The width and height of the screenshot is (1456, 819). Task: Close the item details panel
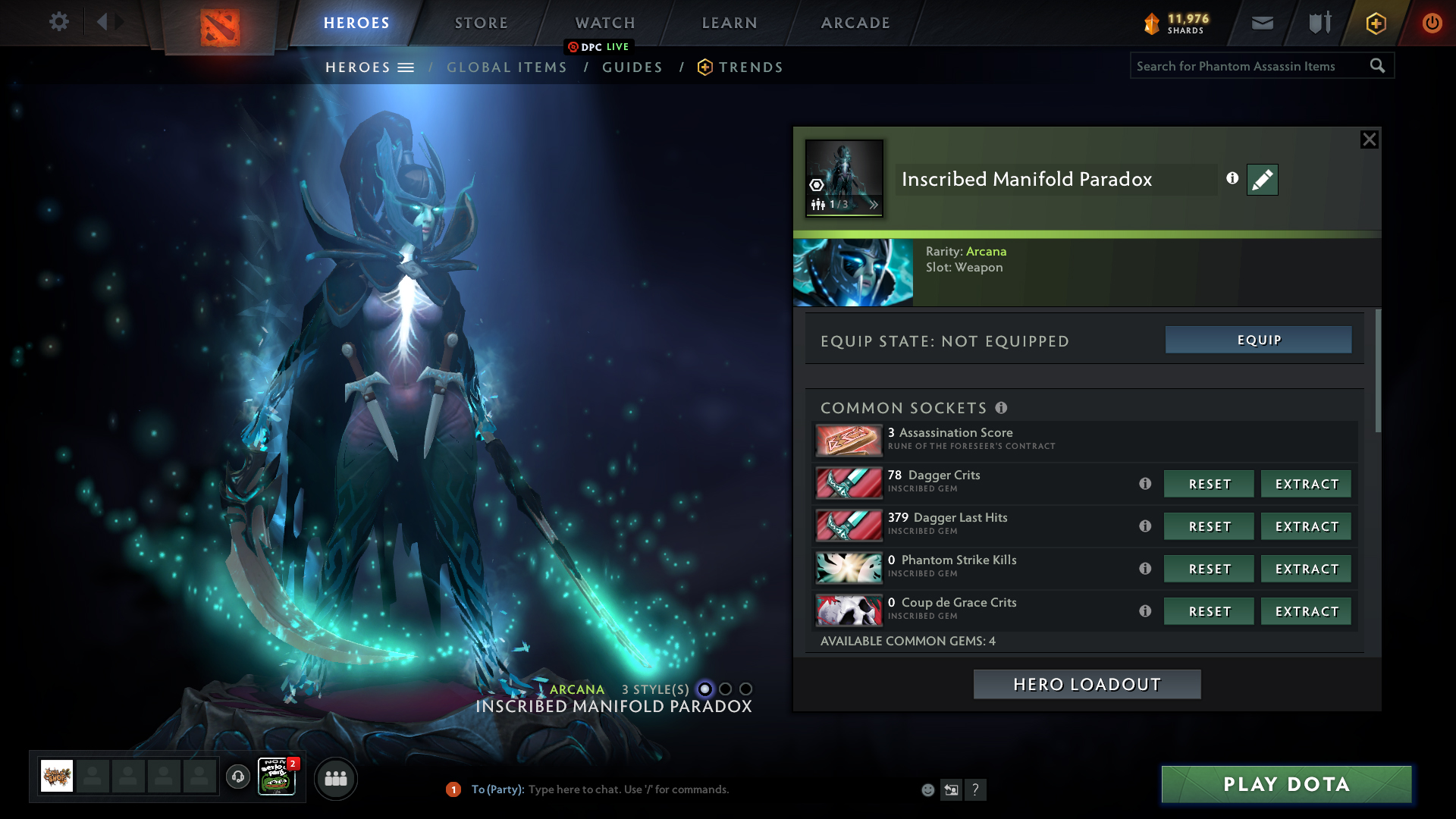(1369, 140)
